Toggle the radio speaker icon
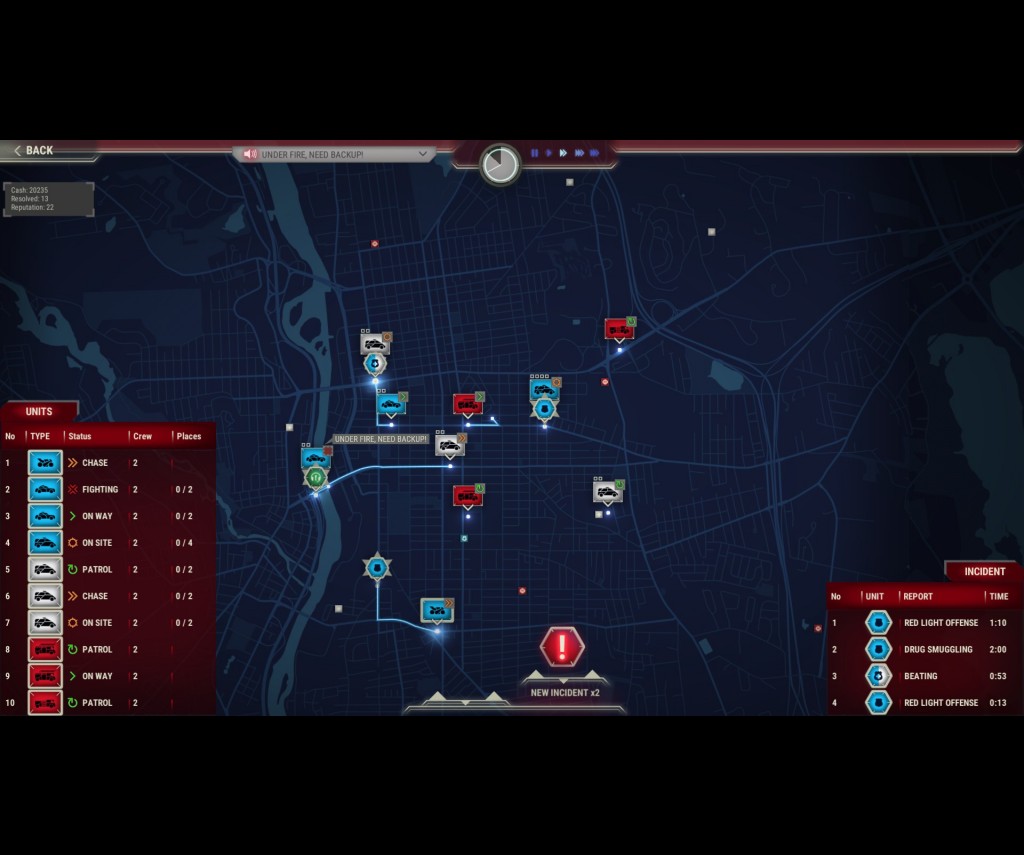1024x855 pixels. coord(250,154)
